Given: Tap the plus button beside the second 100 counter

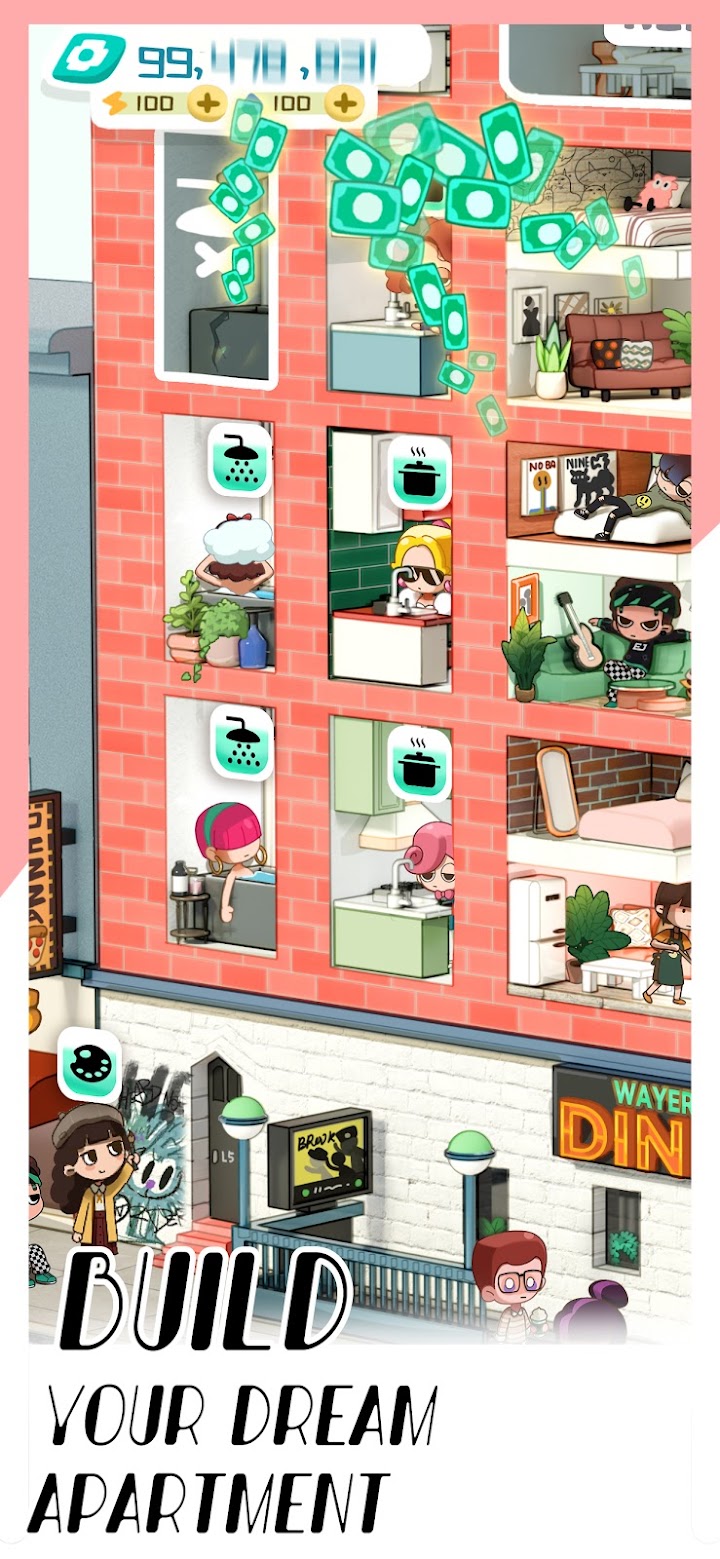Looking at the screenshot, I should point(343,103).
